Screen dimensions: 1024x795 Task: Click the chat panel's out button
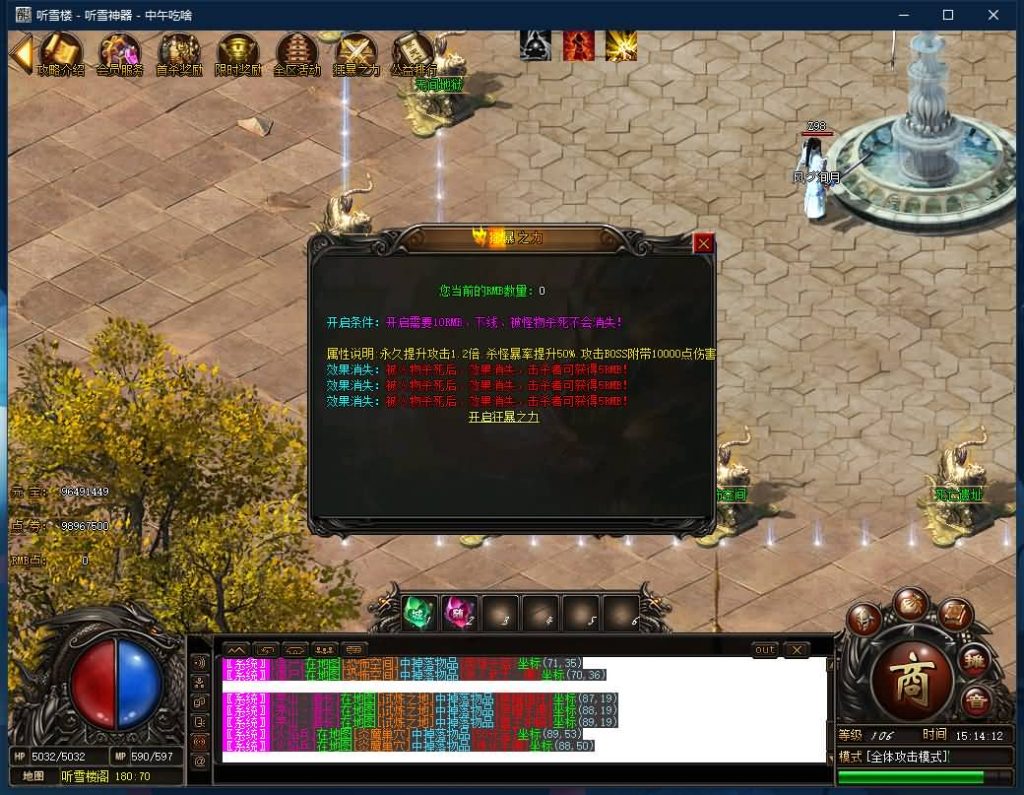pyautogui.click(x=765, y=650)
